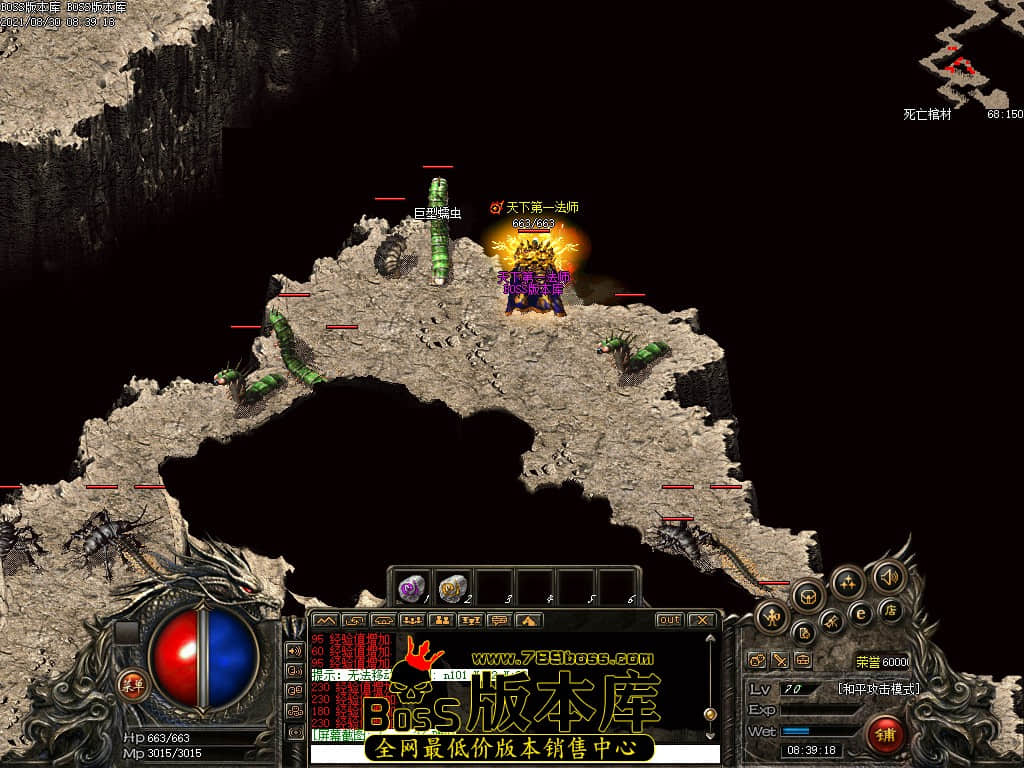
Task: Change the 和平攻击模式 attack mode label
Action: coord(878,688)
